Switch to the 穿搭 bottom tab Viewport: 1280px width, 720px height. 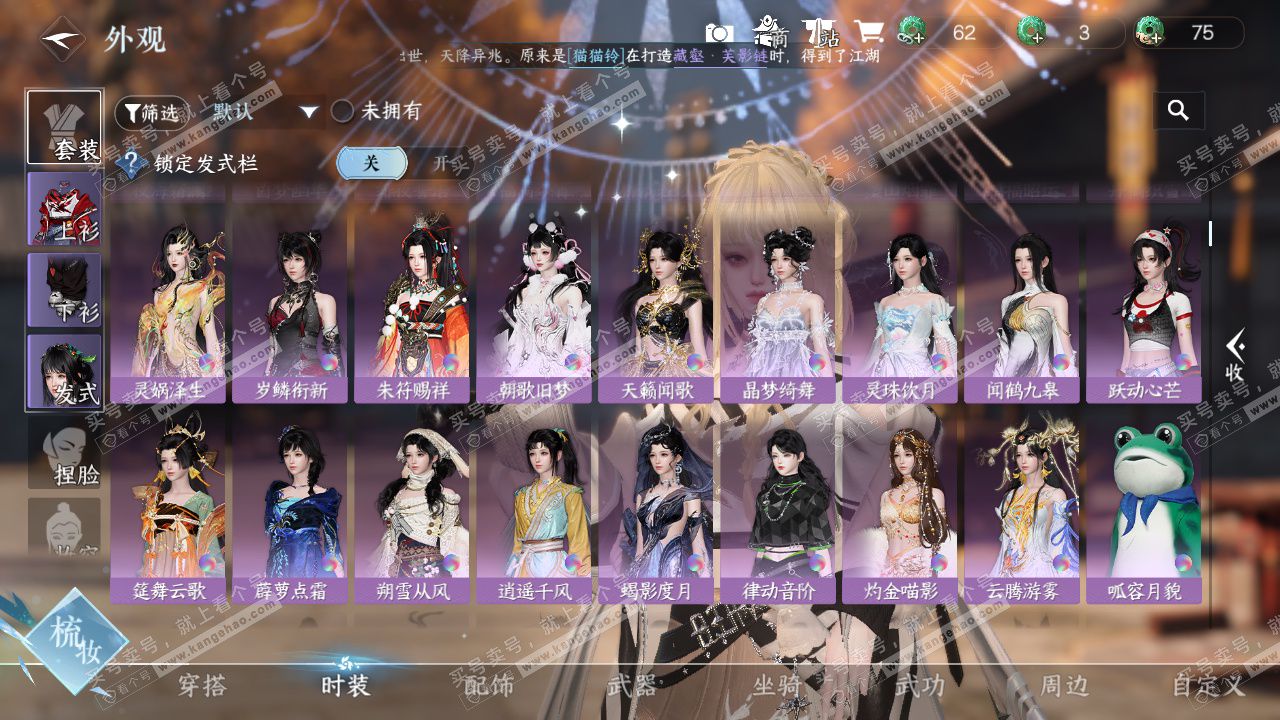point(202,685)
